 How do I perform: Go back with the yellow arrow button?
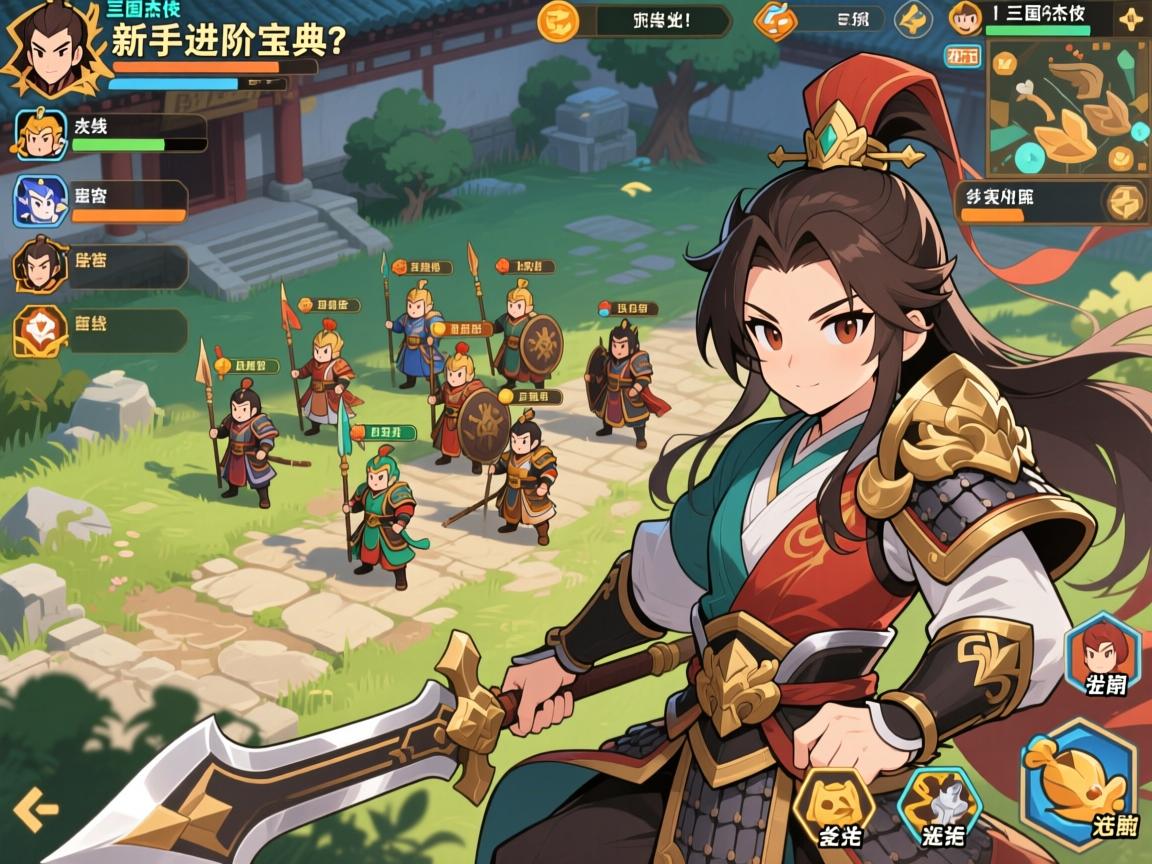point(35,808)
